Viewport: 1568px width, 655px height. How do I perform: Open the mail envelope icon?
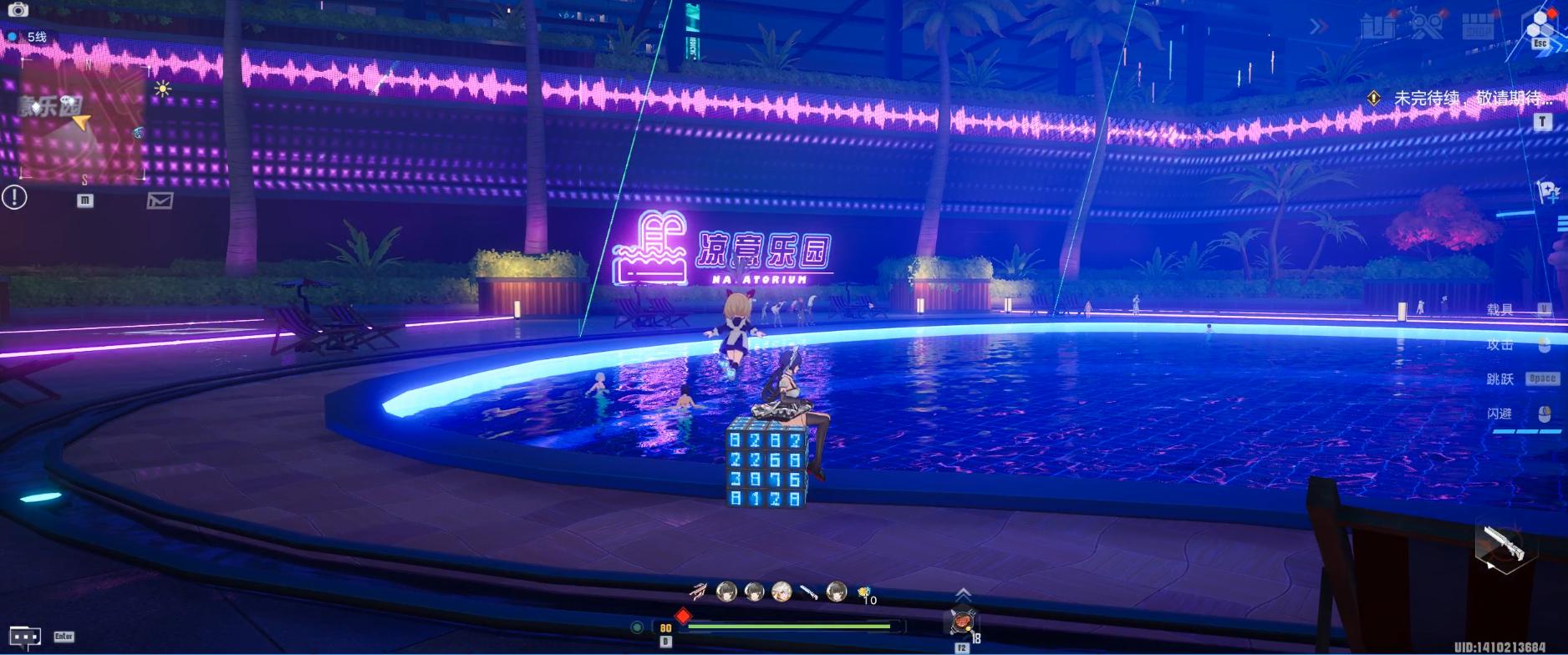160,201
